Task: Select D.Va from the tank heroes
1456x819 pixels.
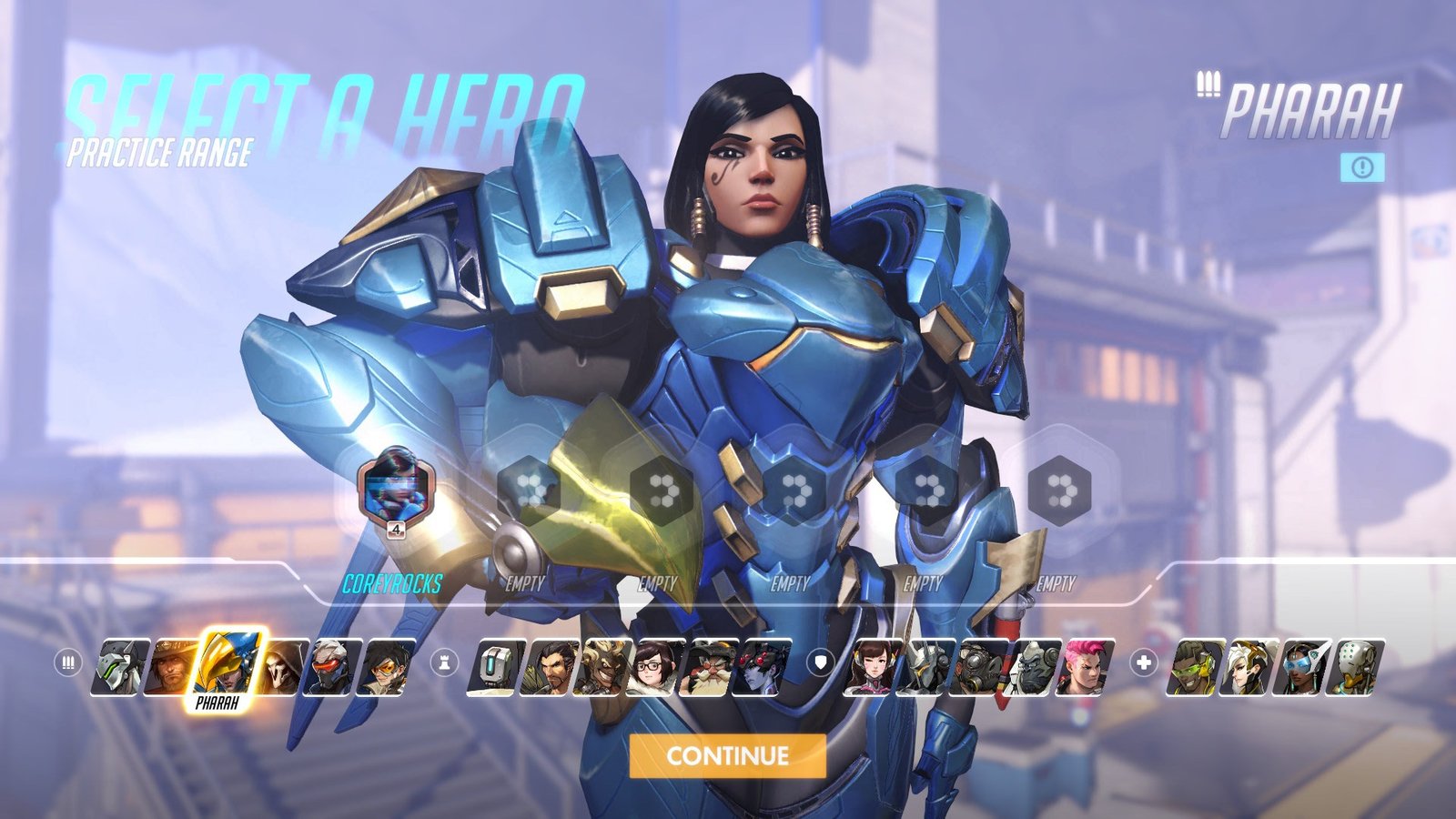Action: click(874, 667)
